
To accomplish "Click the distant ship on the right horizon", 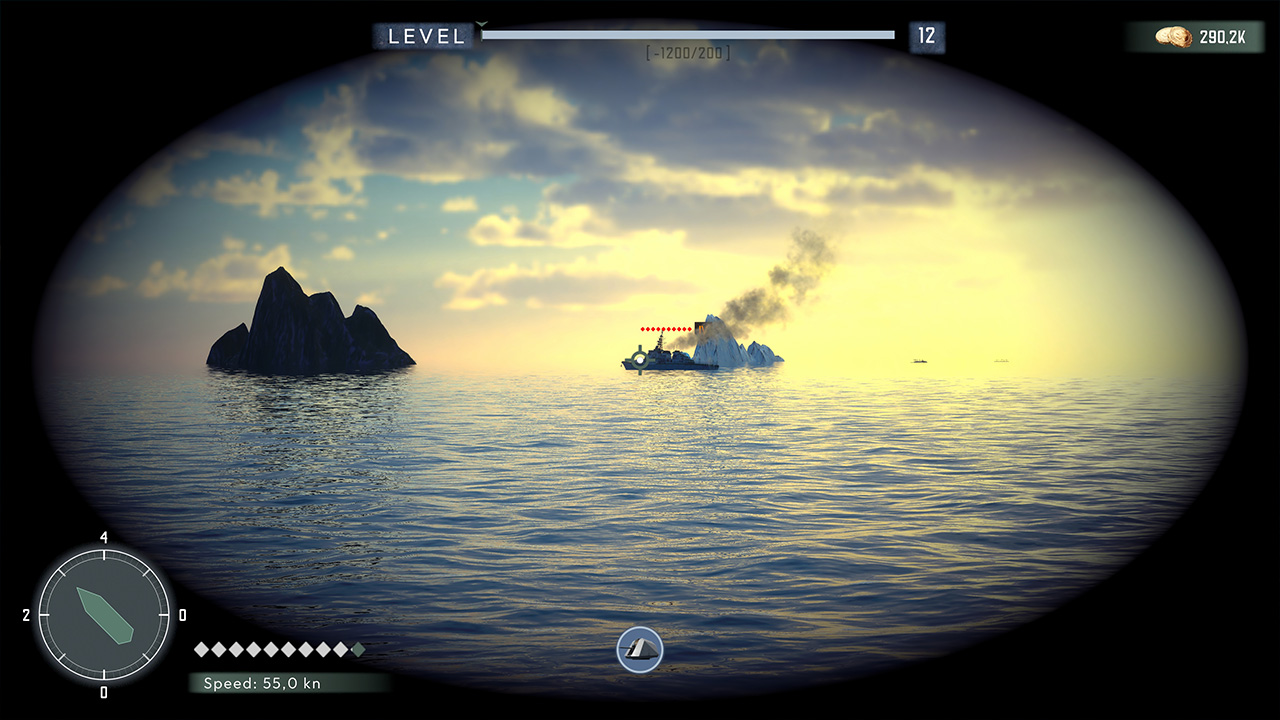I will (x=919, y=361).
